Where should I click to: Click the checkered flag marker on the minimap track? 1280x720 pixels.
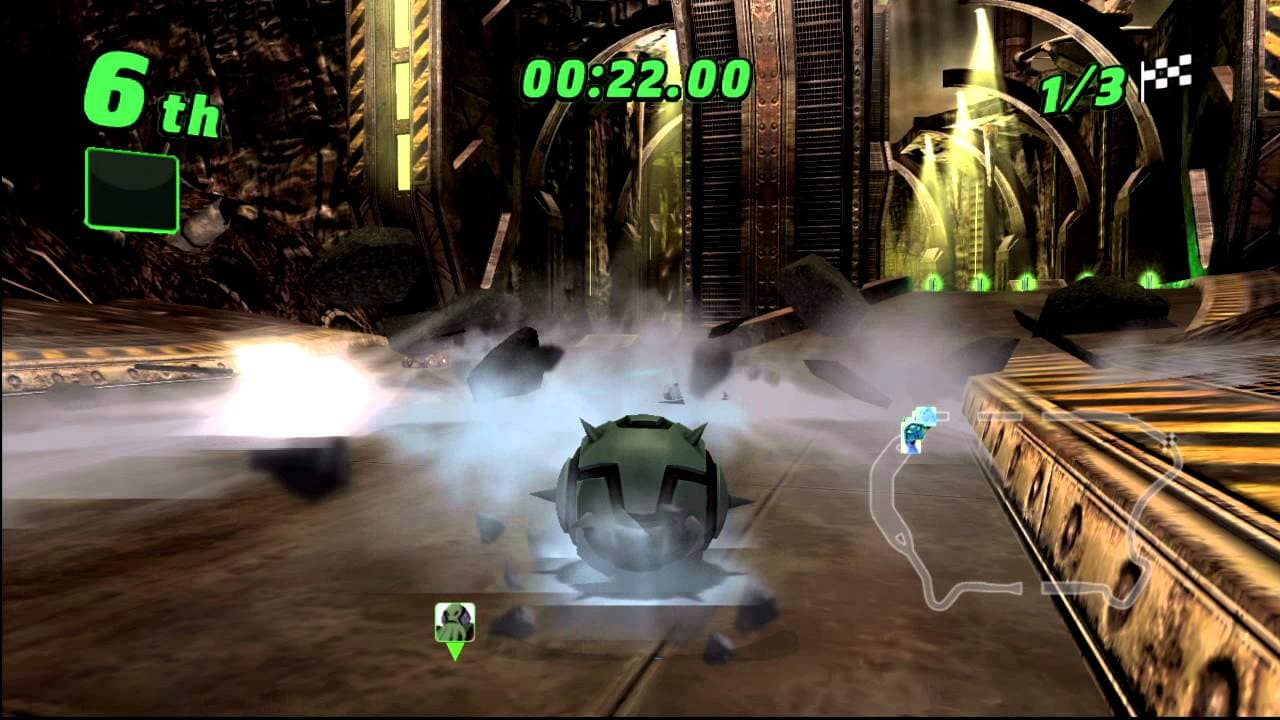pyautogui.click(x=1168, y=440)
